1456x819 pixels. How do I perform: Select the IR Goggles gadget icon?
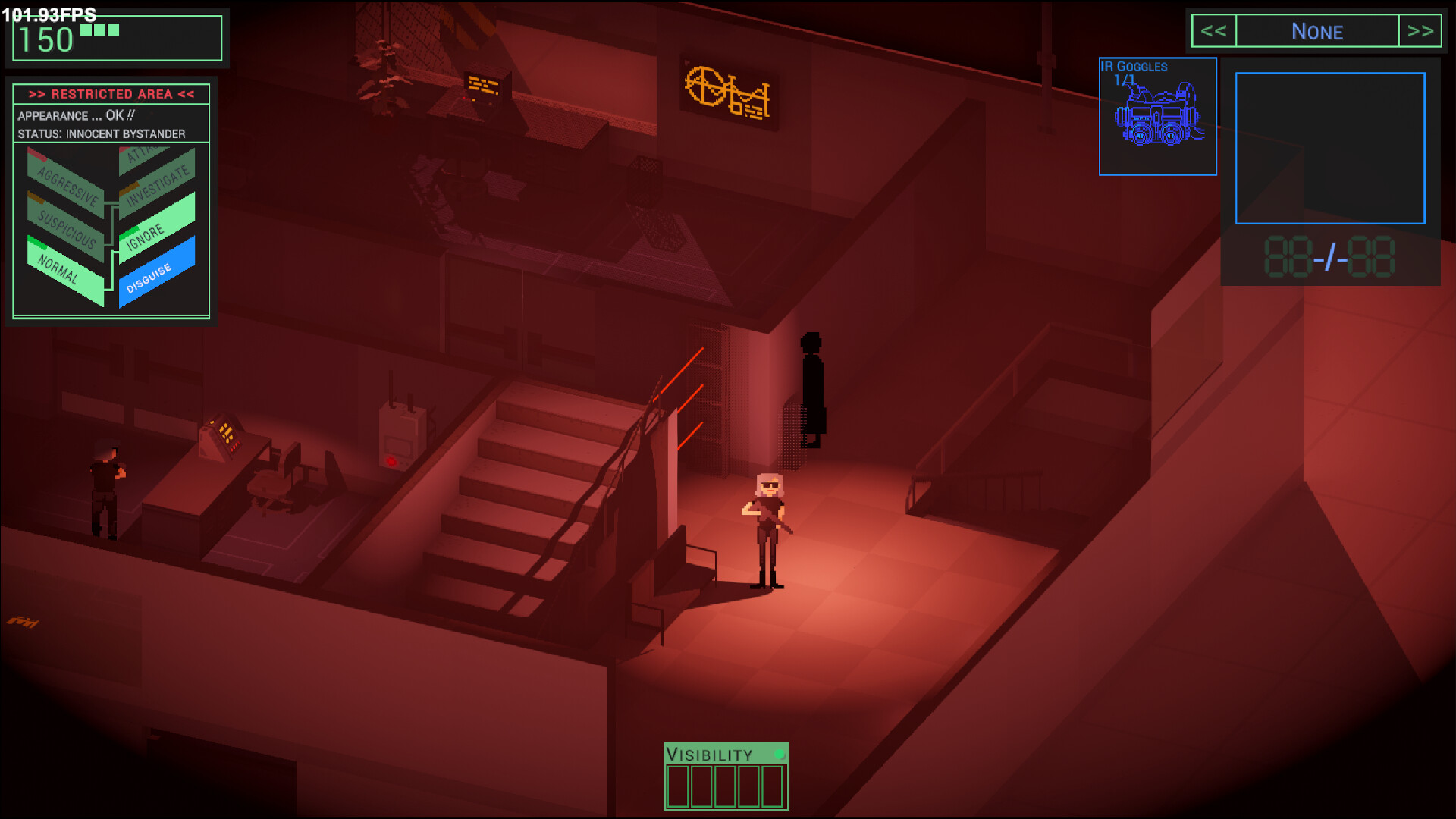tap(1158, 115)
